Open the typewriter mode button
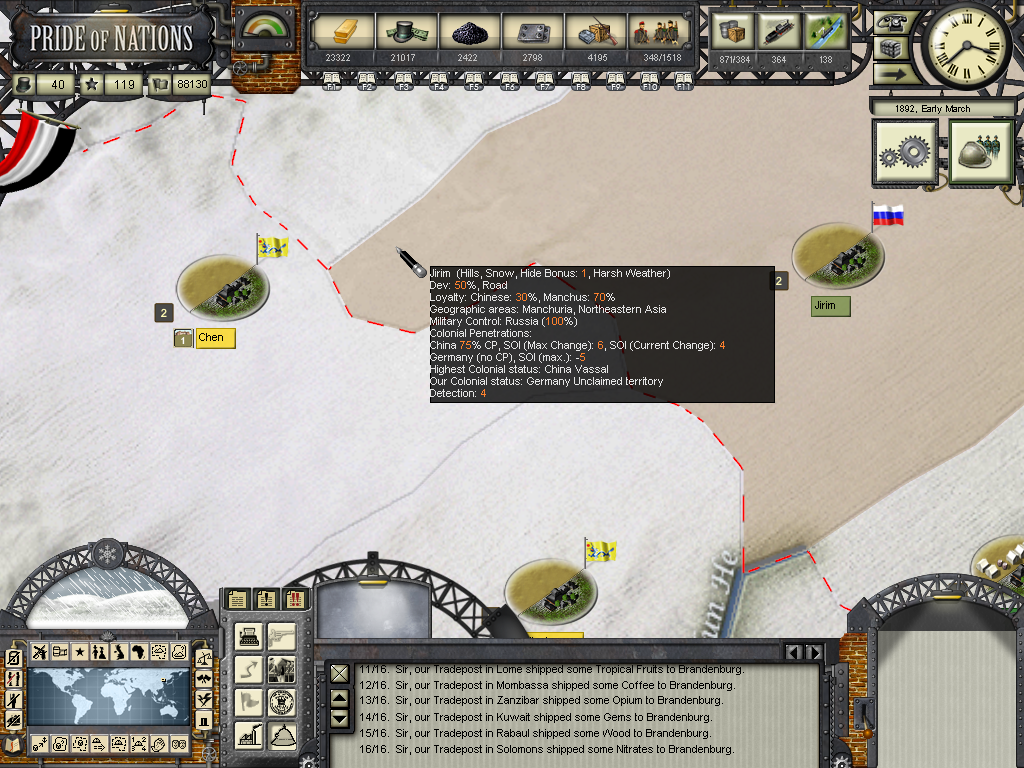1024x768 pixels. click(249, 636)
